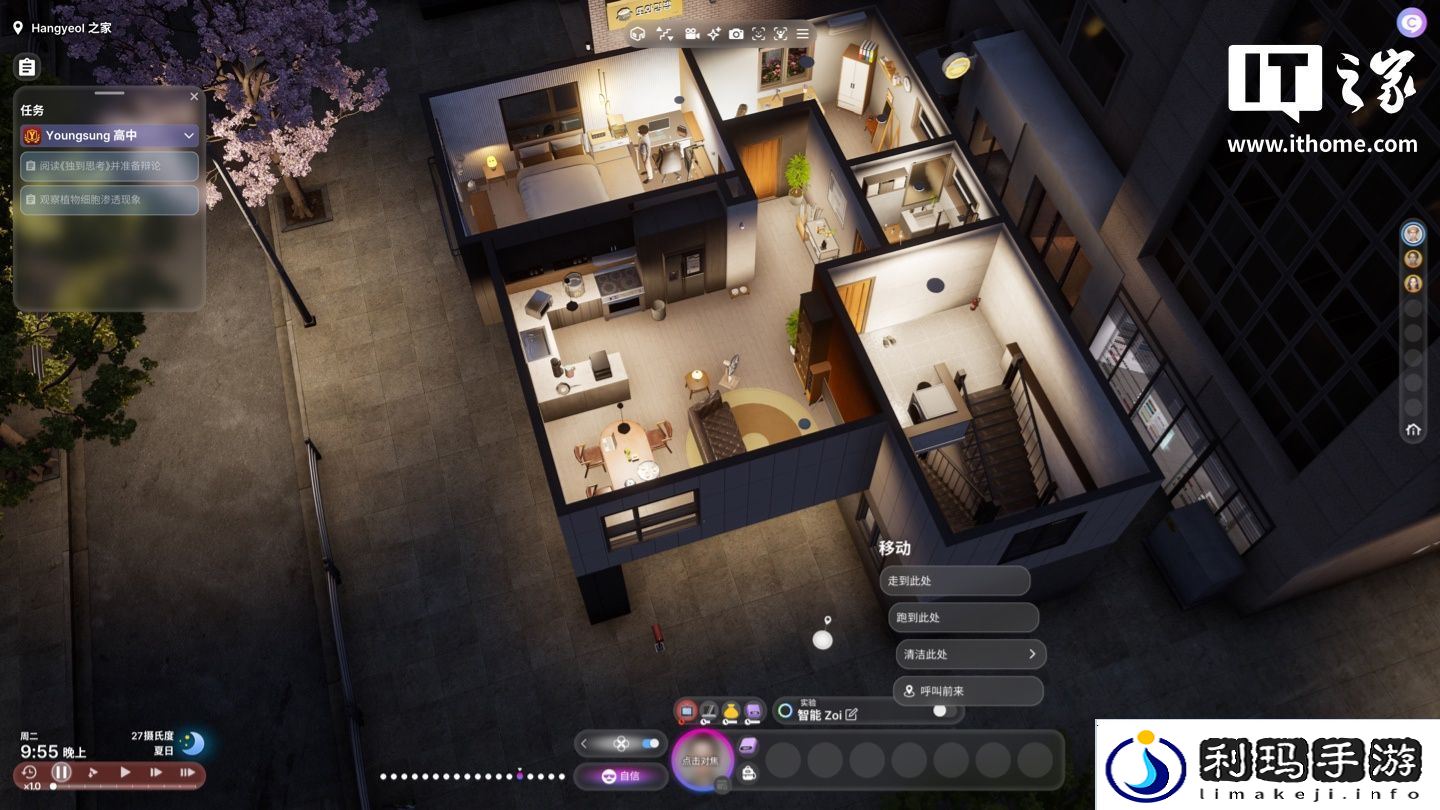Open the hamburger menu in top toolbar

pyautogui.click(x=802, y=34)
